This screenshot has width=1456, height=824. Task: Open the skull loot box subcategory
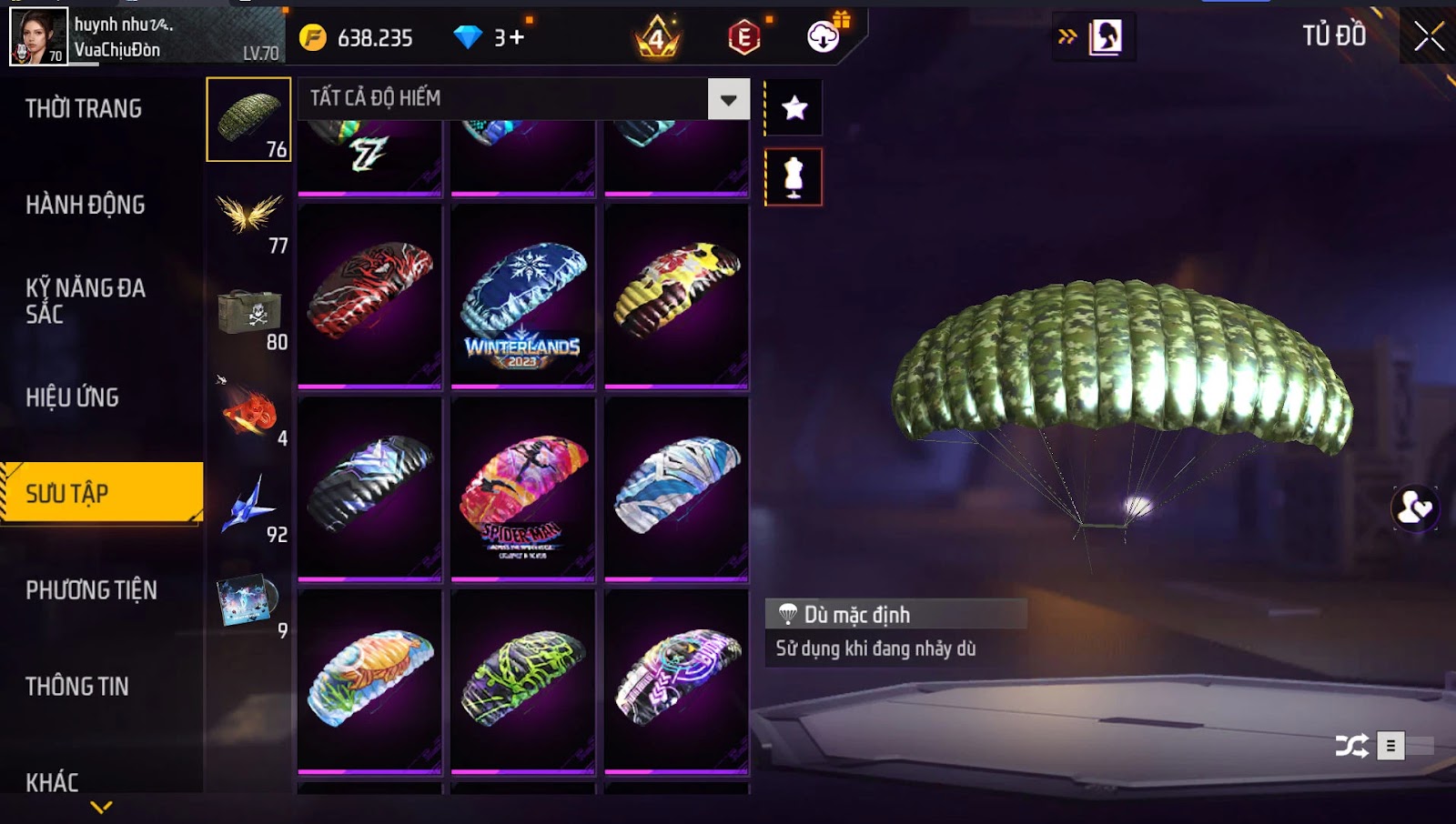[x=250, y=313]
